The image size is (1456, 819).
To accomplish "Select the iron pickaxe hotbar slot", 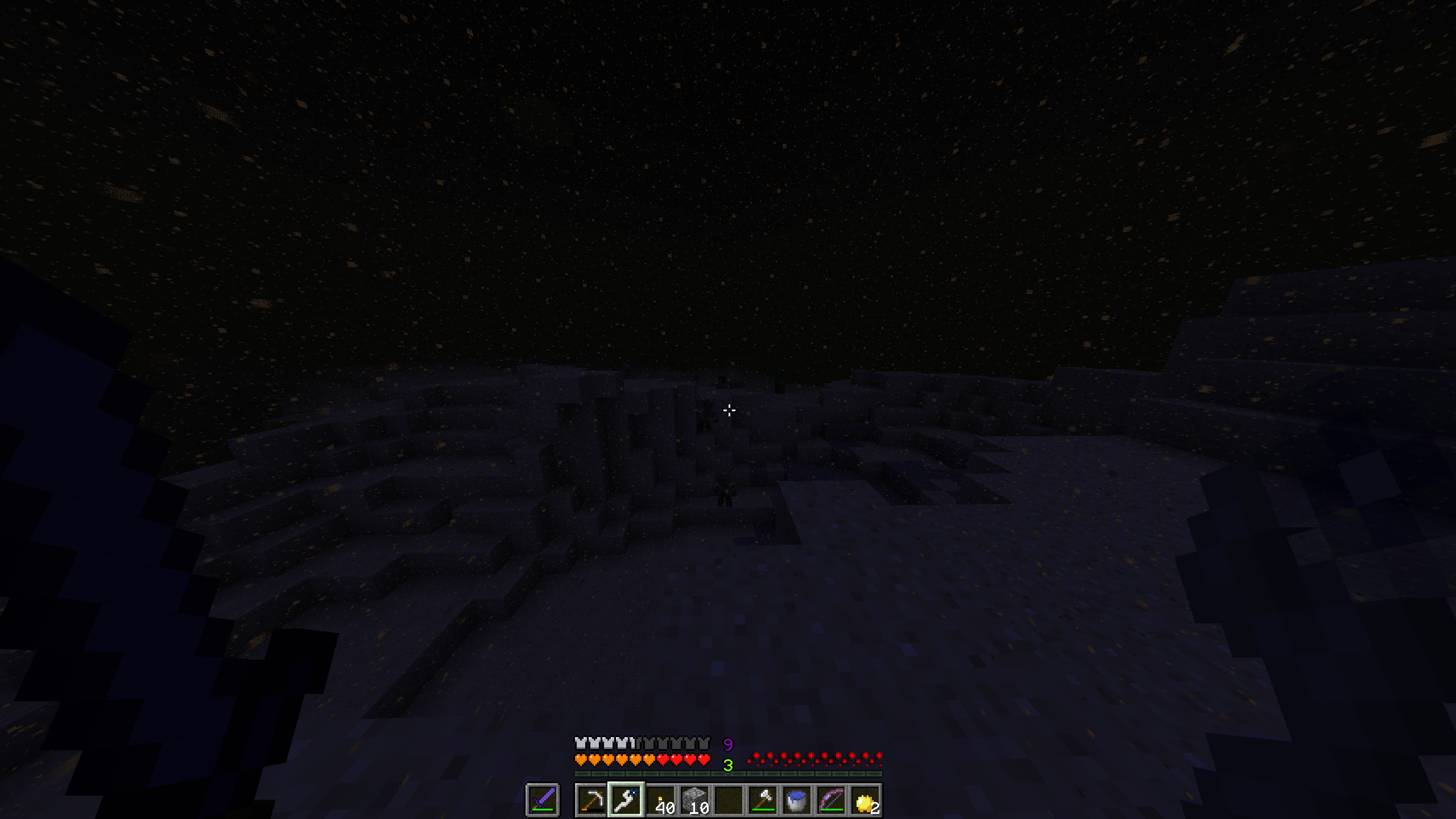I will tap(591, 800).
